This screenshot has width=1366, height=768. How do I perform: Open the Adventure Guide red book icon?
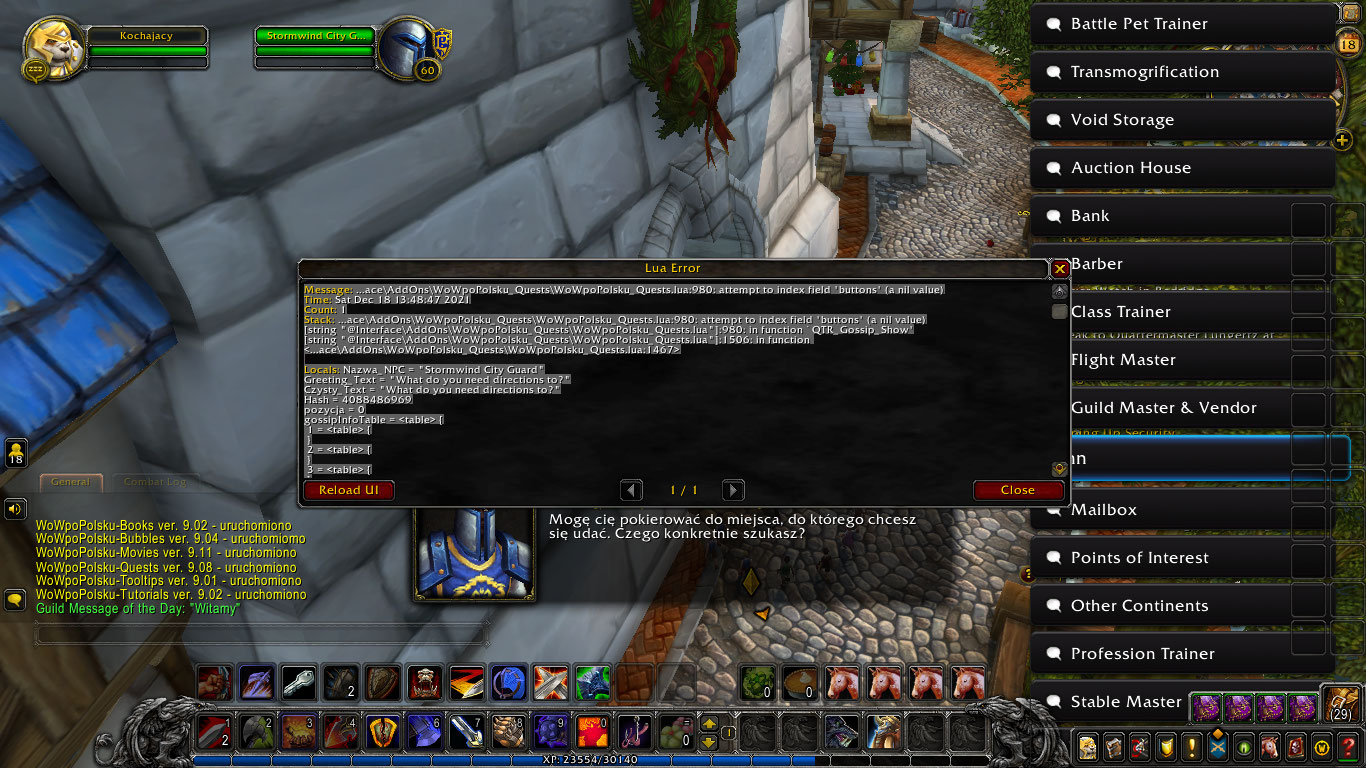(x=1296, y=747)
